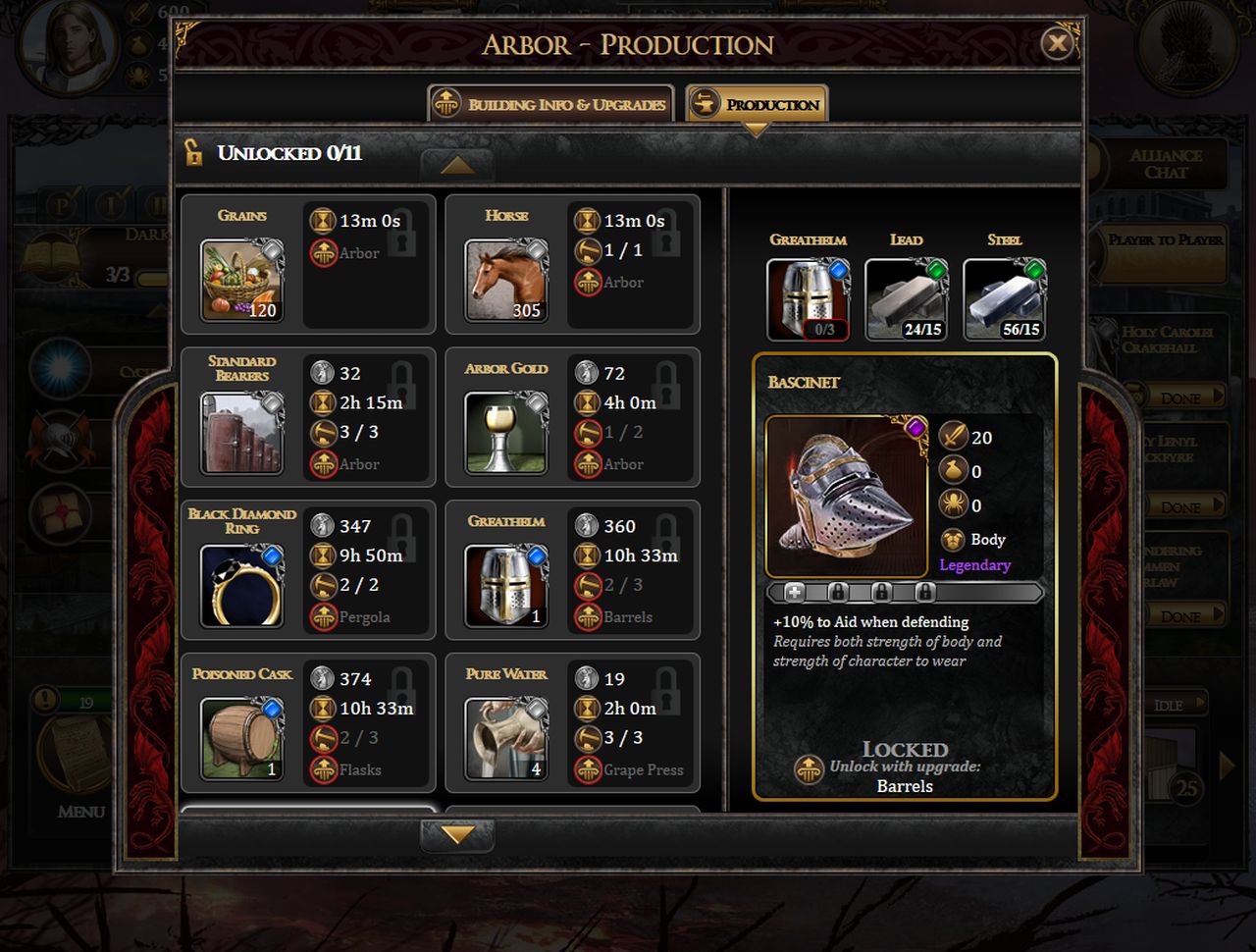Viewport: 1256px width, 952px height.
Task: Close the Arbor Production window
Action: [x=1057, y=43]
